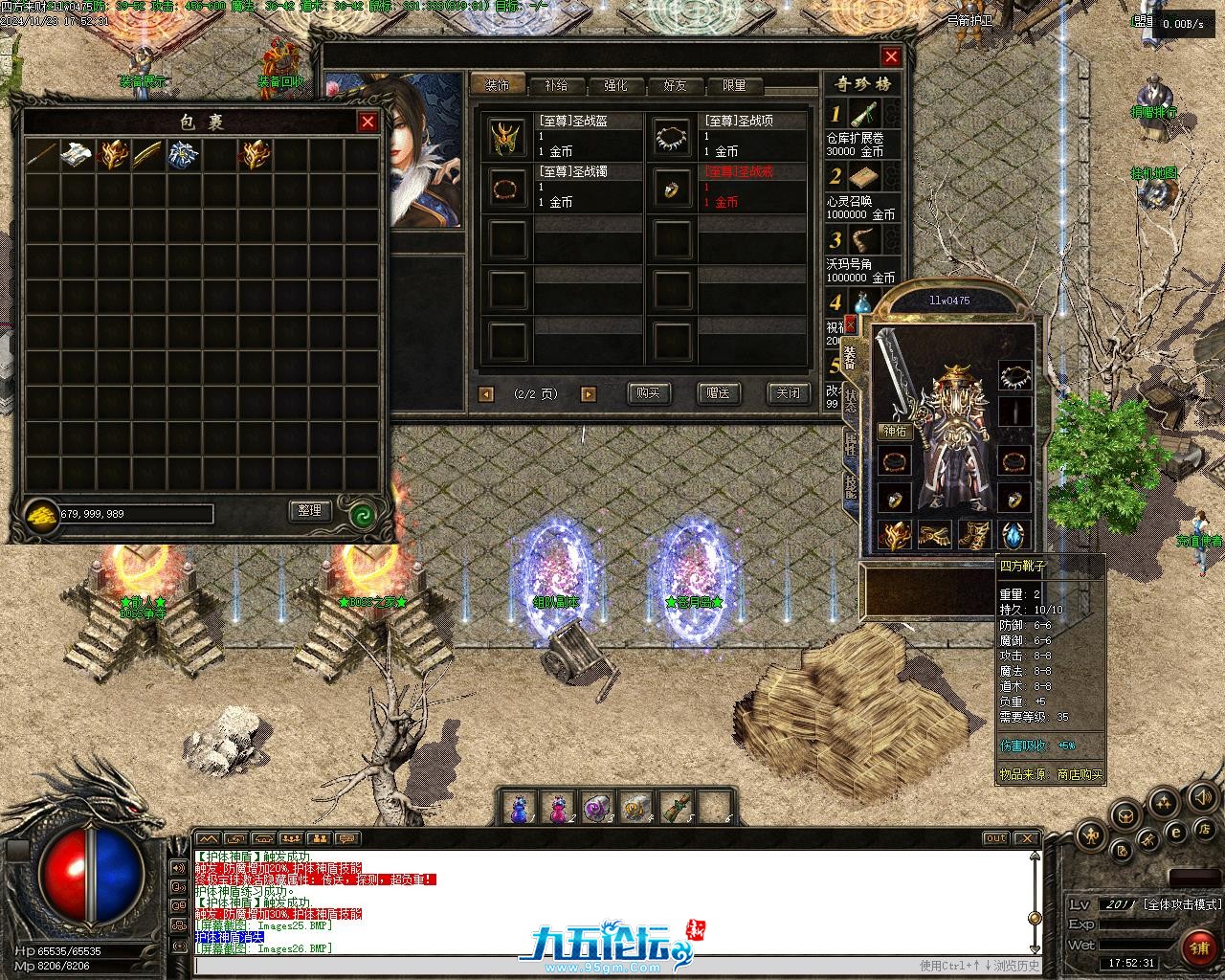Click the 整理 sort button in the bag
The image size is (1225, 980).
pyautogui.click(x=310, y=511)
